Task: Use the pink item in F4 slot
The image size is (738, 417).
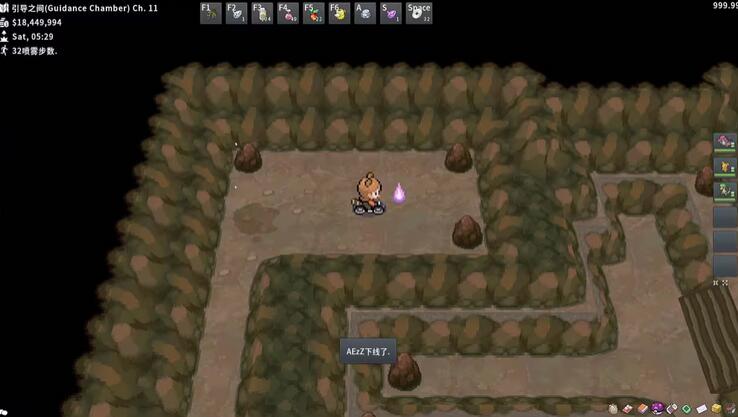Action: (288, 13)
